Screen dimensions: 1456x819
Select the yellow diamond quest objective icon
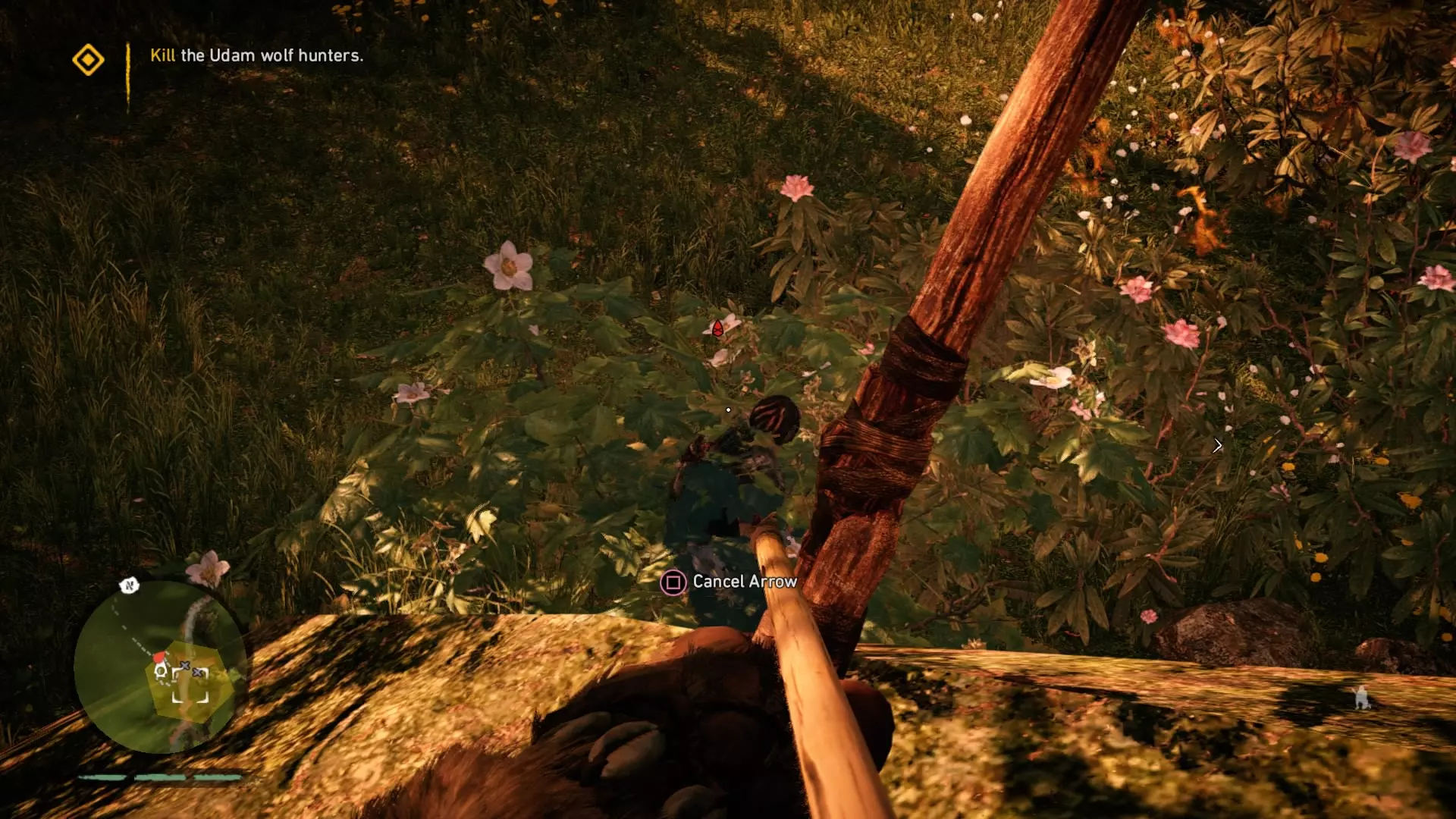(88, 59)
